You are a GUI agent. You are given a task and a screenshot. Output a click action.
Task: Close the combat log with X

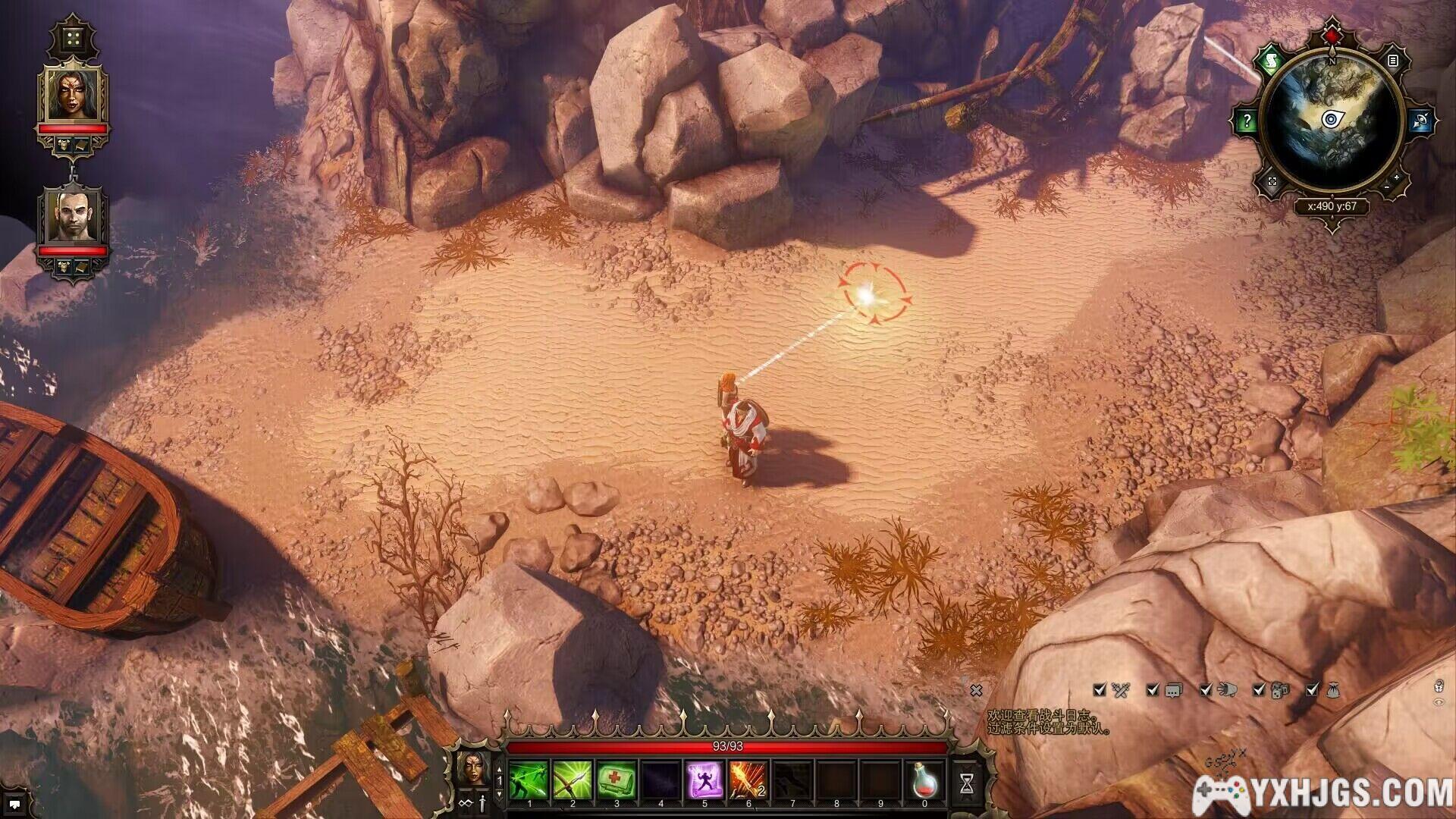976,690
